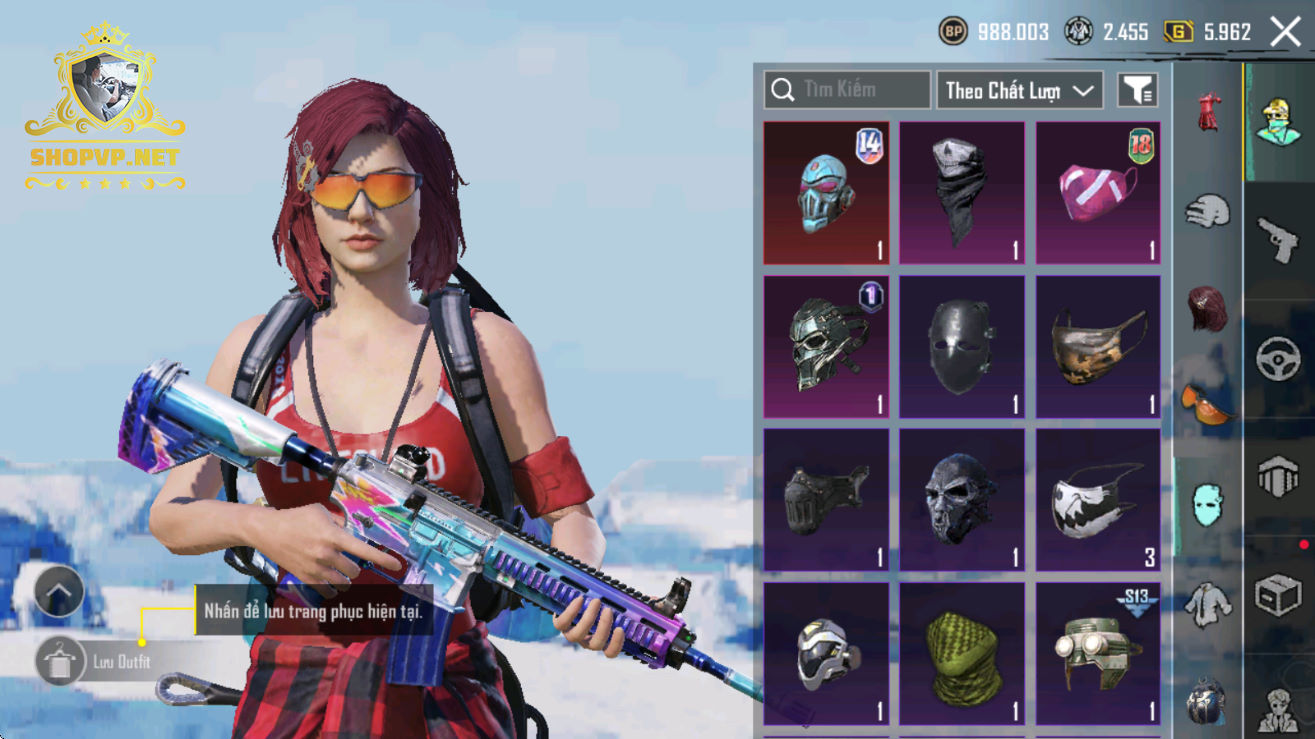
Task: Open the Theo Chất Lượng sort dropdown
Action: coord(1019,90)
